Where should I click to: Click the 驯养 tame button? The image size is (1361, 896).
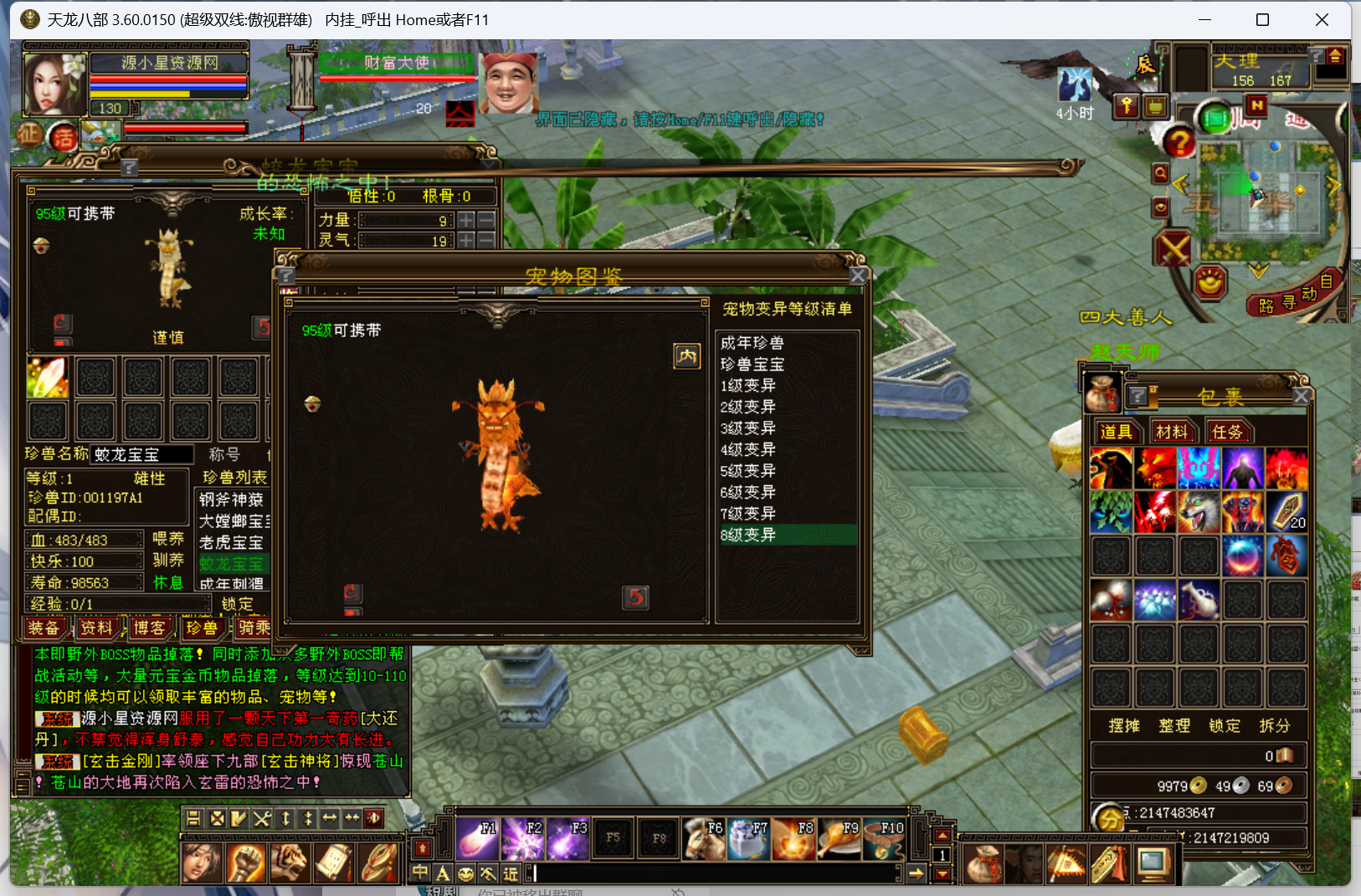pos(167,560)
